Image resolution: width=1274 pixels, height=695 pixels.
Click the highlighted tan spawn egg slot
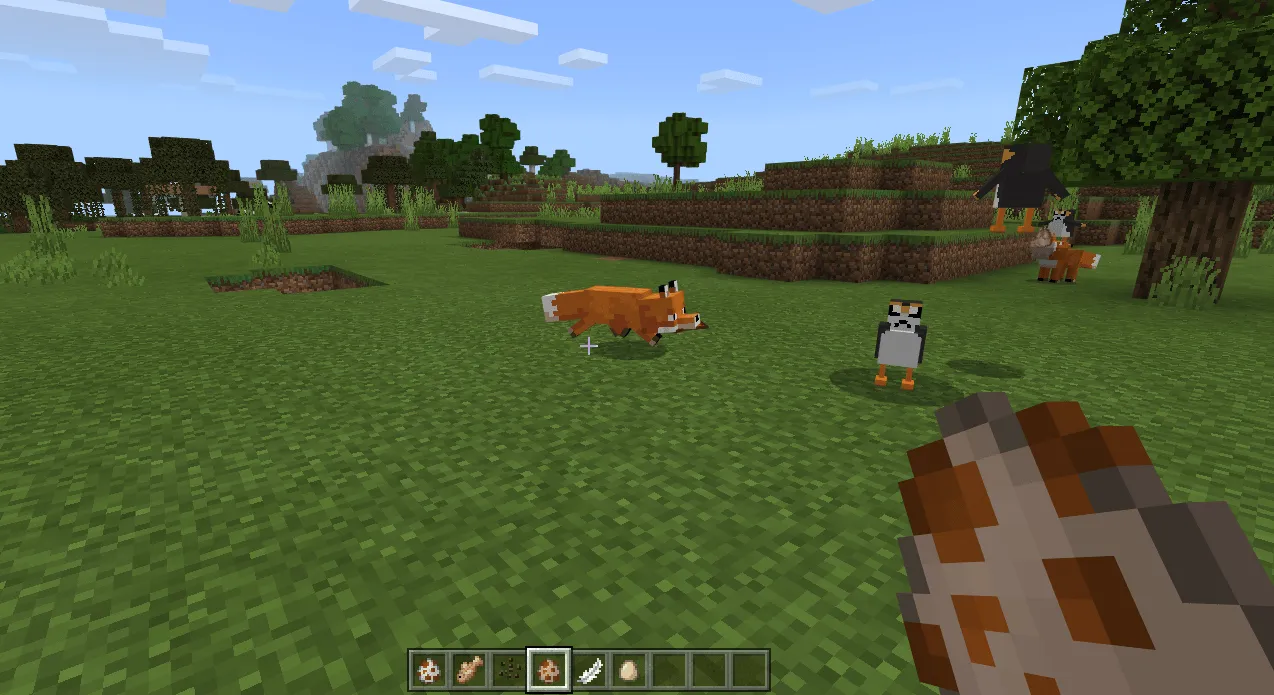tap(549, 669)
